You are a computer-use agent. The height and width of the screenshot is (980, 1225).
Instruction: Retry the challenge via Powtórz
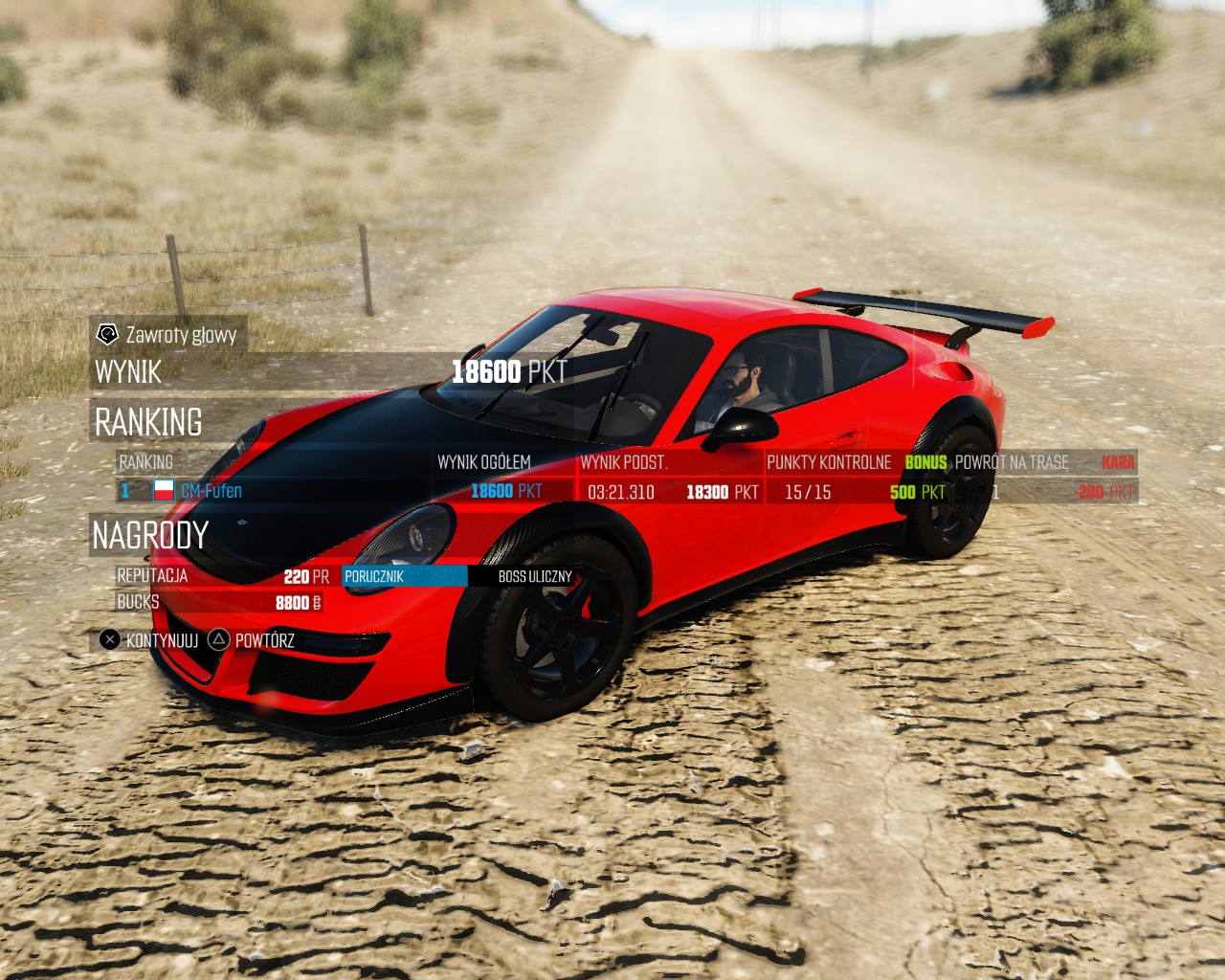click(x=253, y=640)
